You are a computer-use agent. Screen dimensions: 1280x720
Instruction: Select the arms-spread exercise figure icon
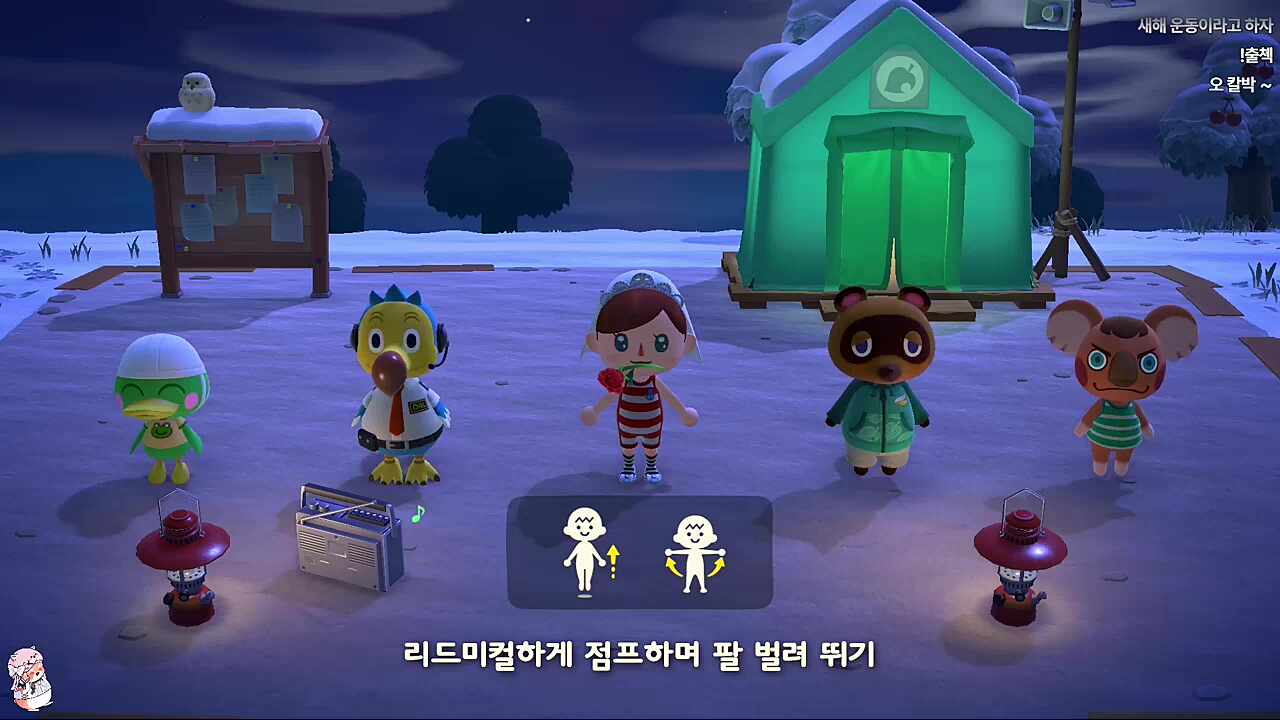[695, 555]
